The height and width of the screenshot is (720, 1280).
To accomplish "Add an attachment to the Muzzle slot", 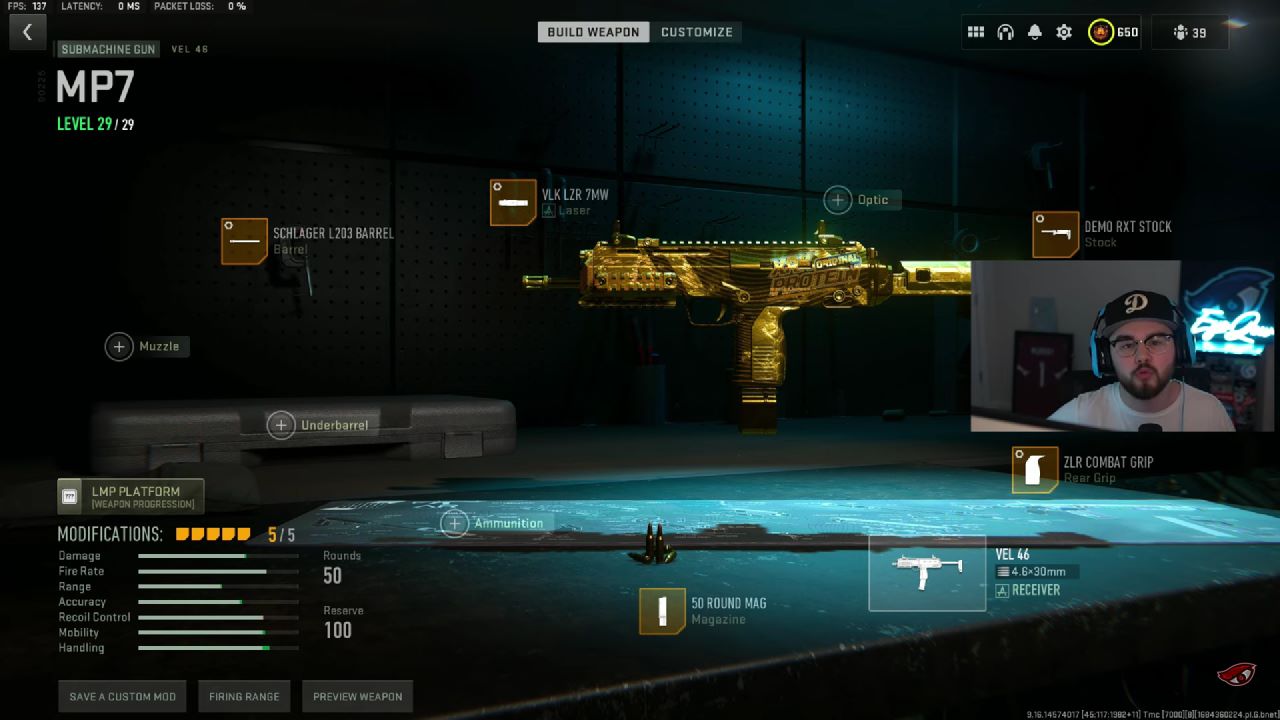I will pyautogui.click(x=119, y=346).
